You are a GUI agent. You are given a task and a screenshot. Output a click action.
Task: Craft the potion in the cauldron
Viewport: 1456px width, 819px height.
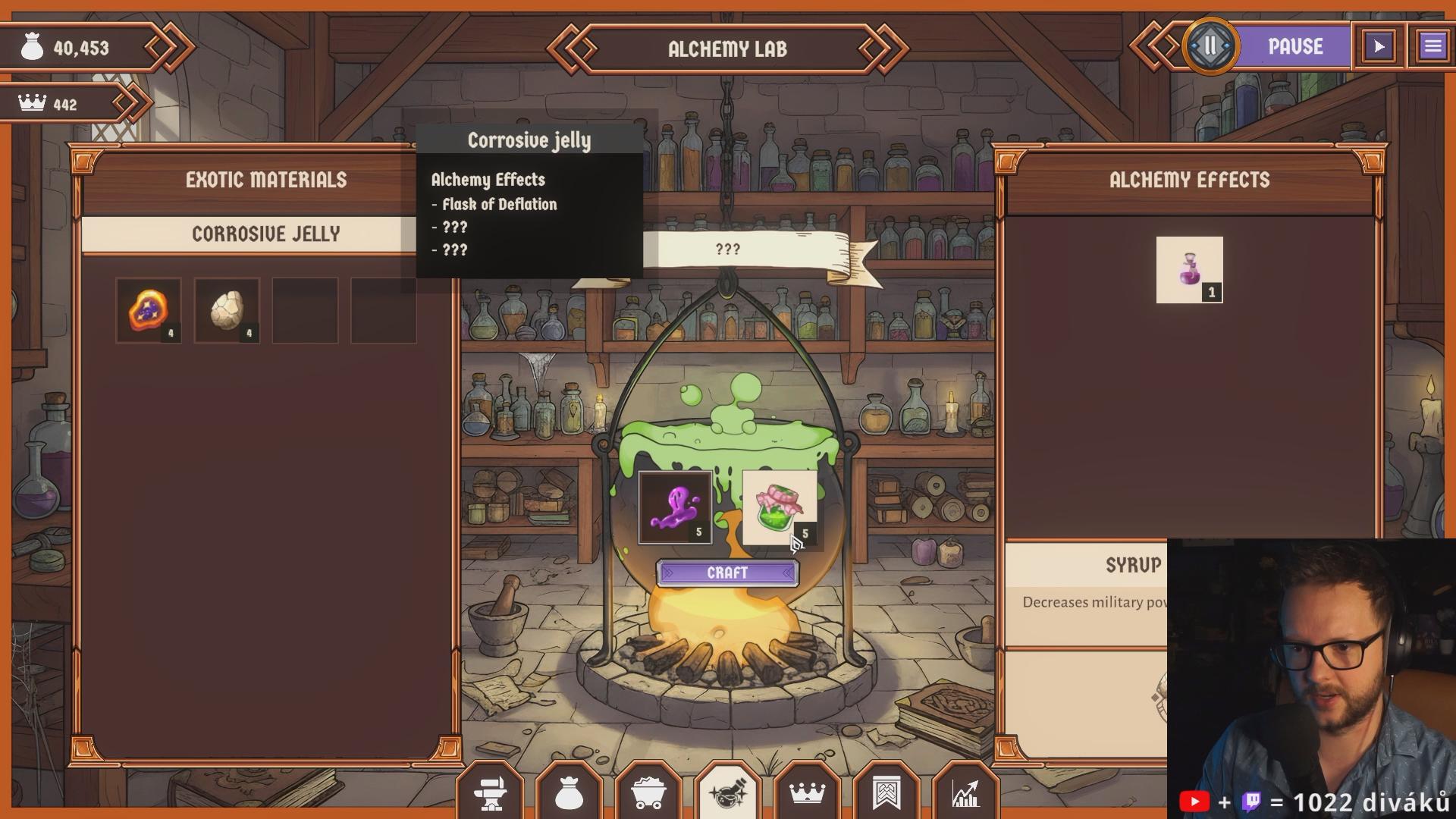[x=727, y=573]
